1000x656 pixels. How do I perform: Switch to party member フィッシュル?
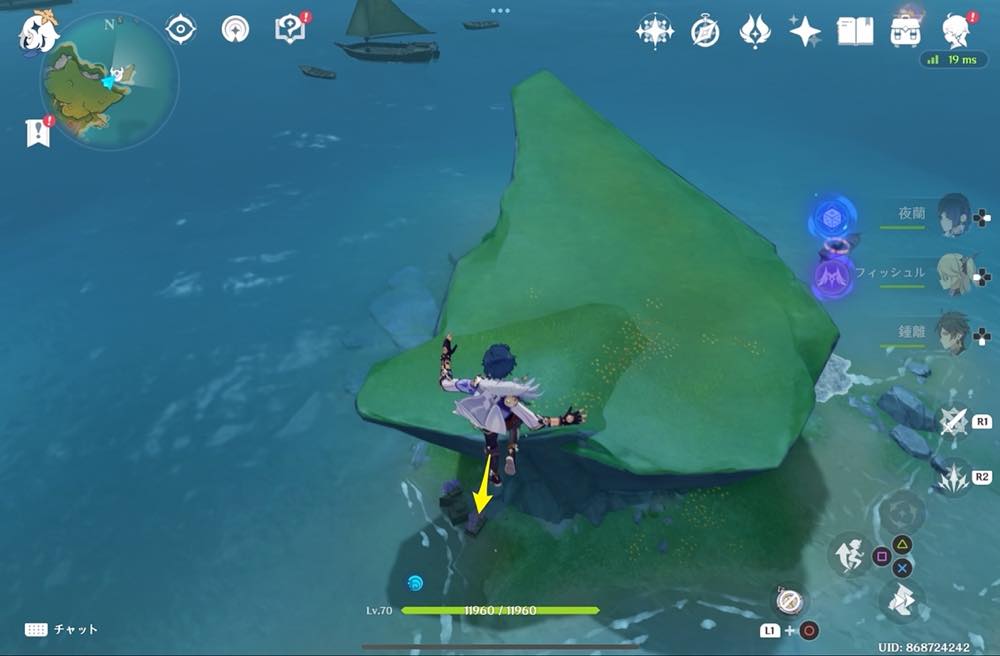click(953, 273)
